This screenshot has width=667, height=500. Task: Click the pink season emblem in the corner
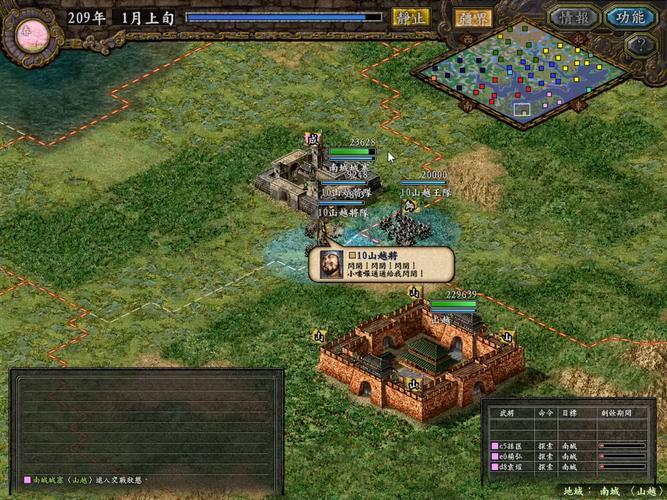click(x=26, y=33)
